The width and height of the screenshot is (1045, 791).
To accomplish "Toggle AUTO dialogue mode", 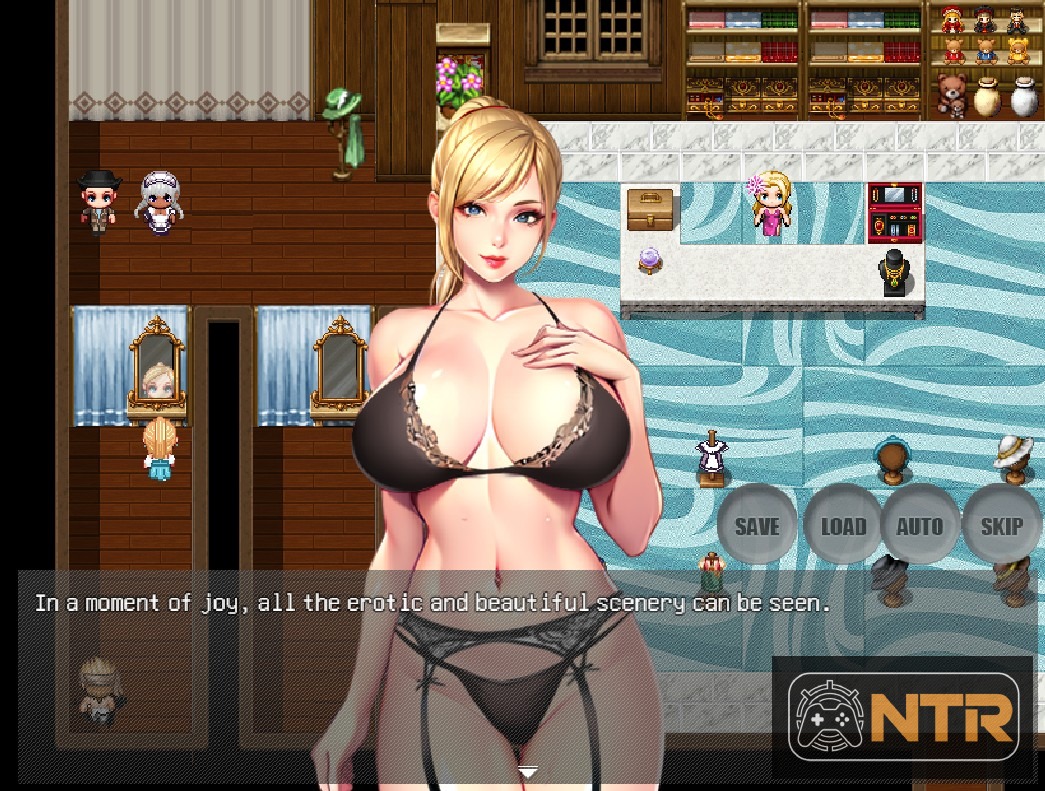I will pos(919,526).
